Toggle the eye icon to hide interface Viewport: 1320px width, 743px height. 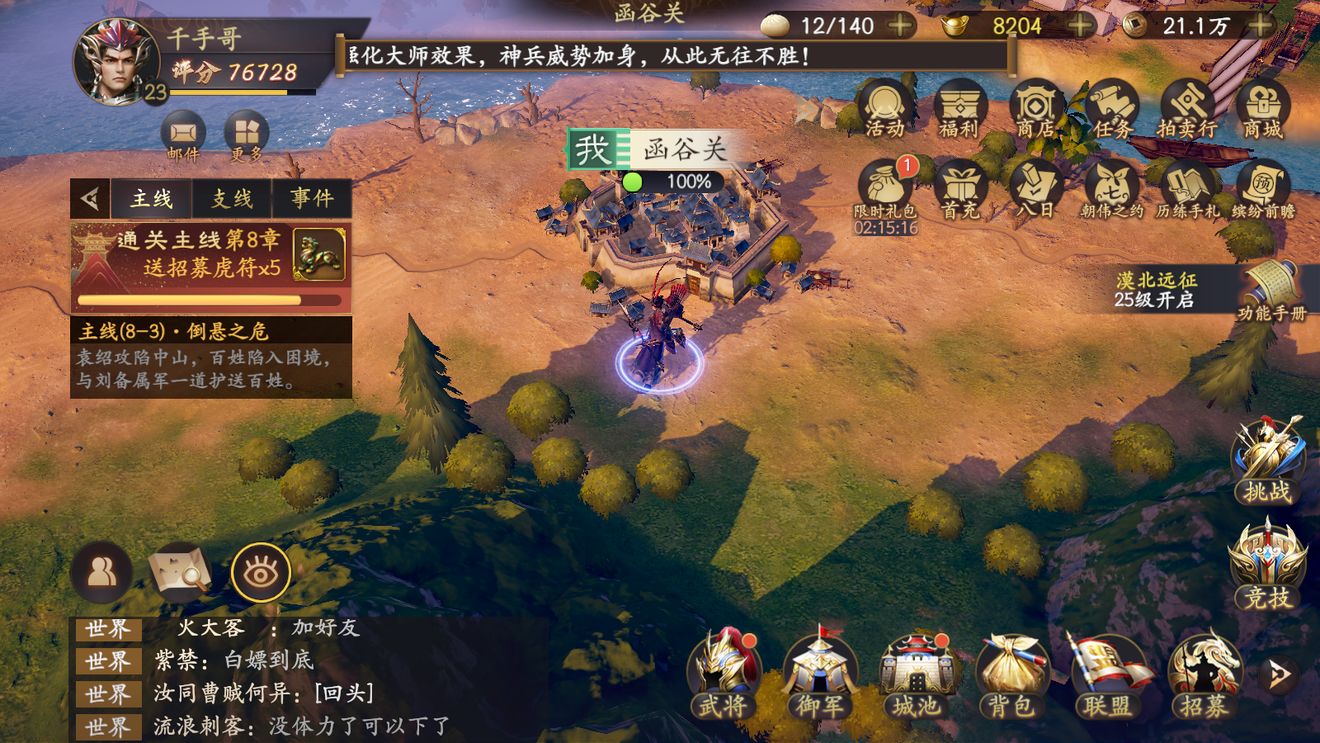tap(260, 572)
